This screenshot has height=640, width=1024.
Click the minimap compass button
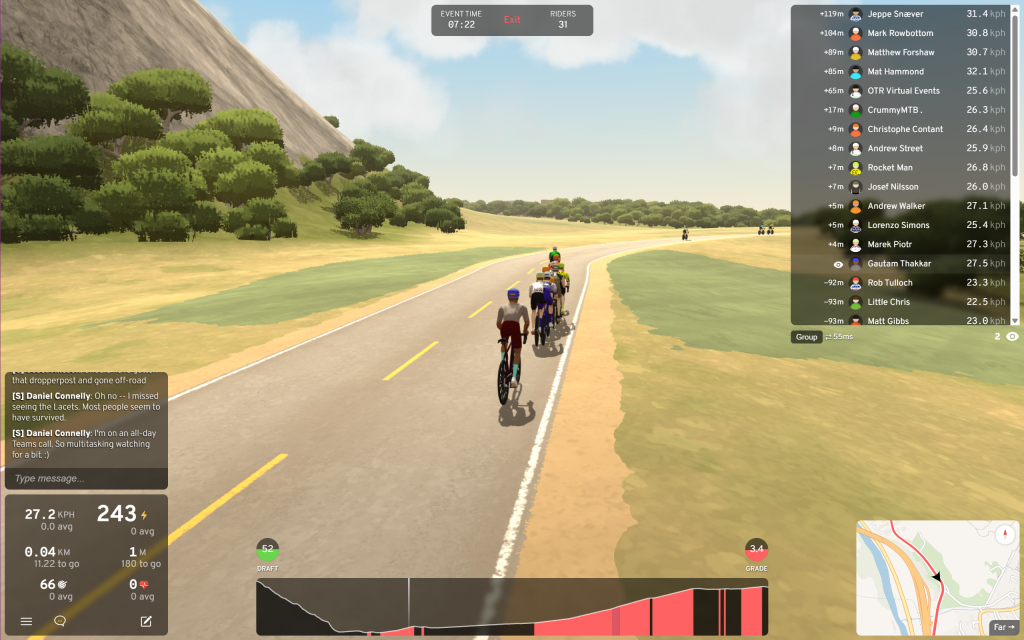click(1004, 532)
